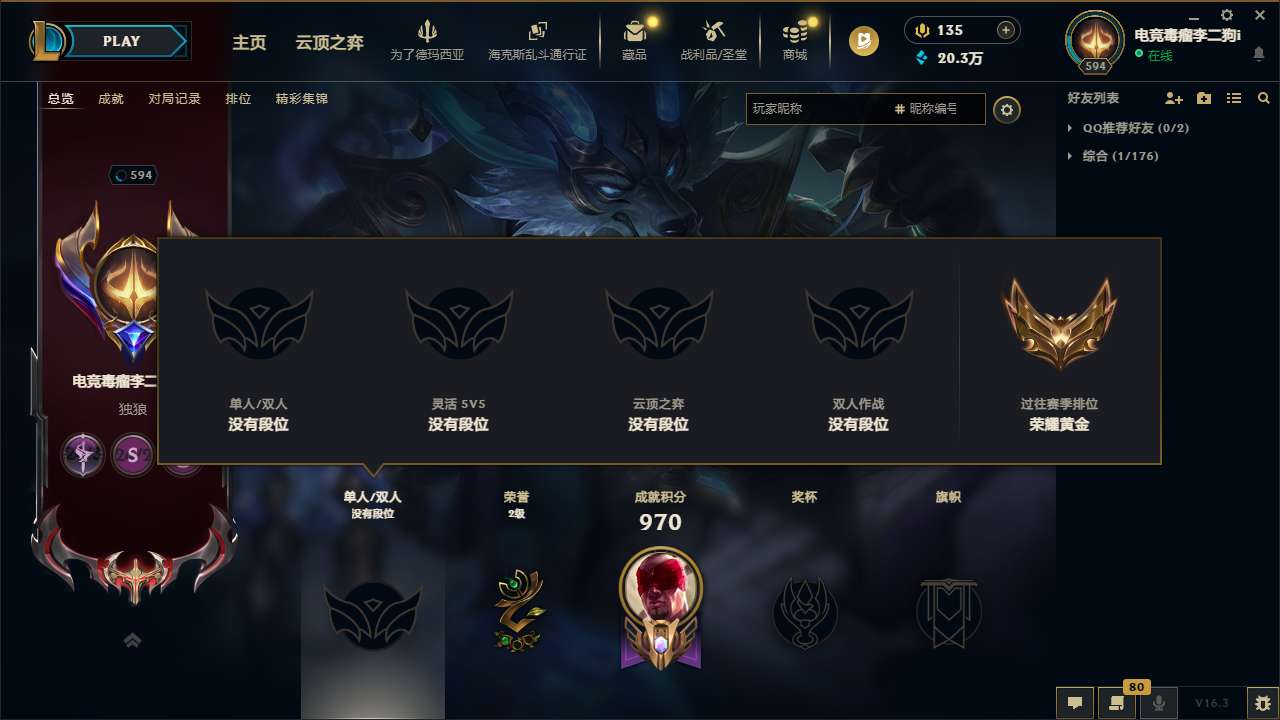Open the 成就 tab

pos(110,99)
